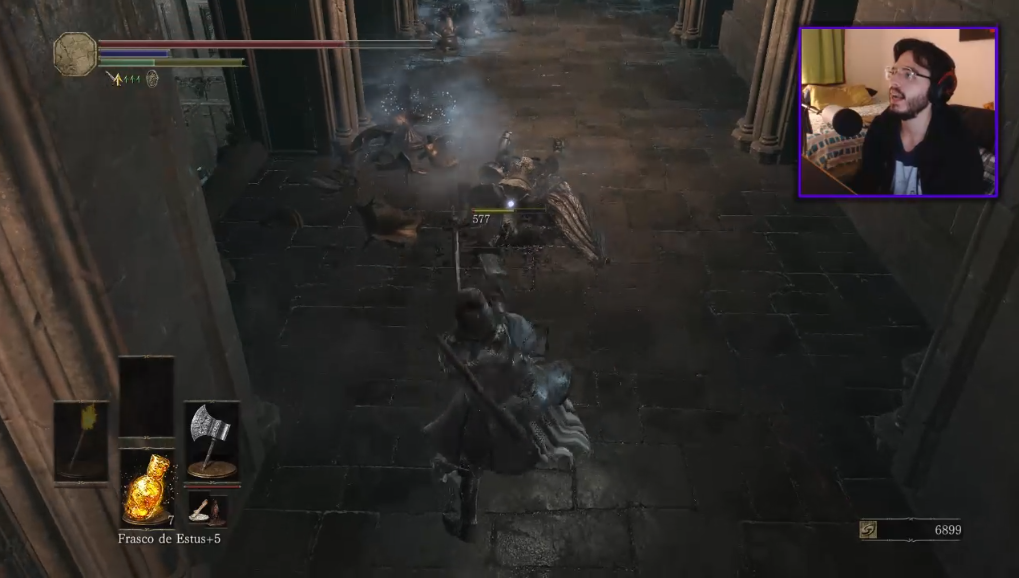Click the streamer webcam overlay

click(897, 112)
